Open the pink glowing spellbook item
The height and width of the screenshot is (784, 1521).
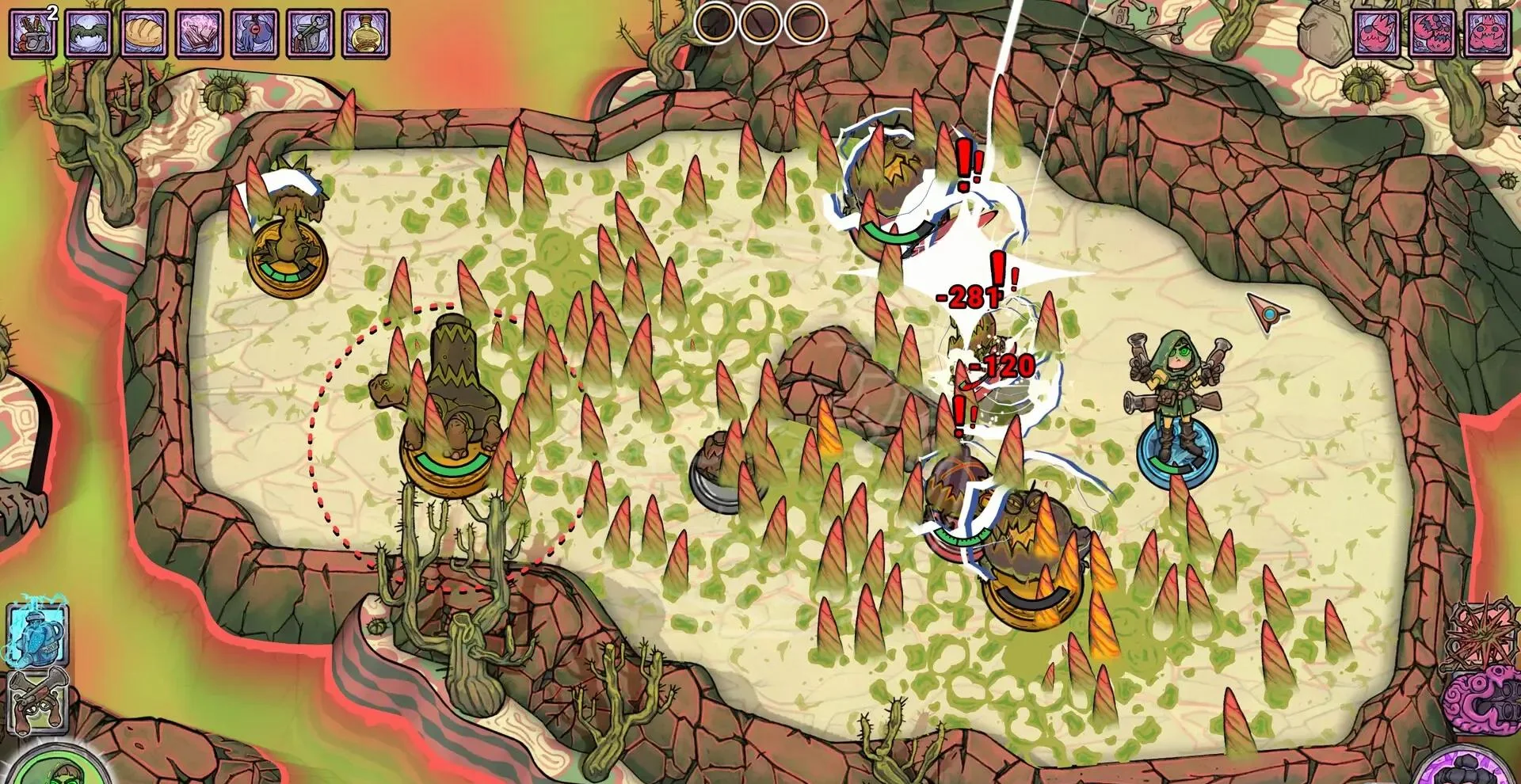200,32
